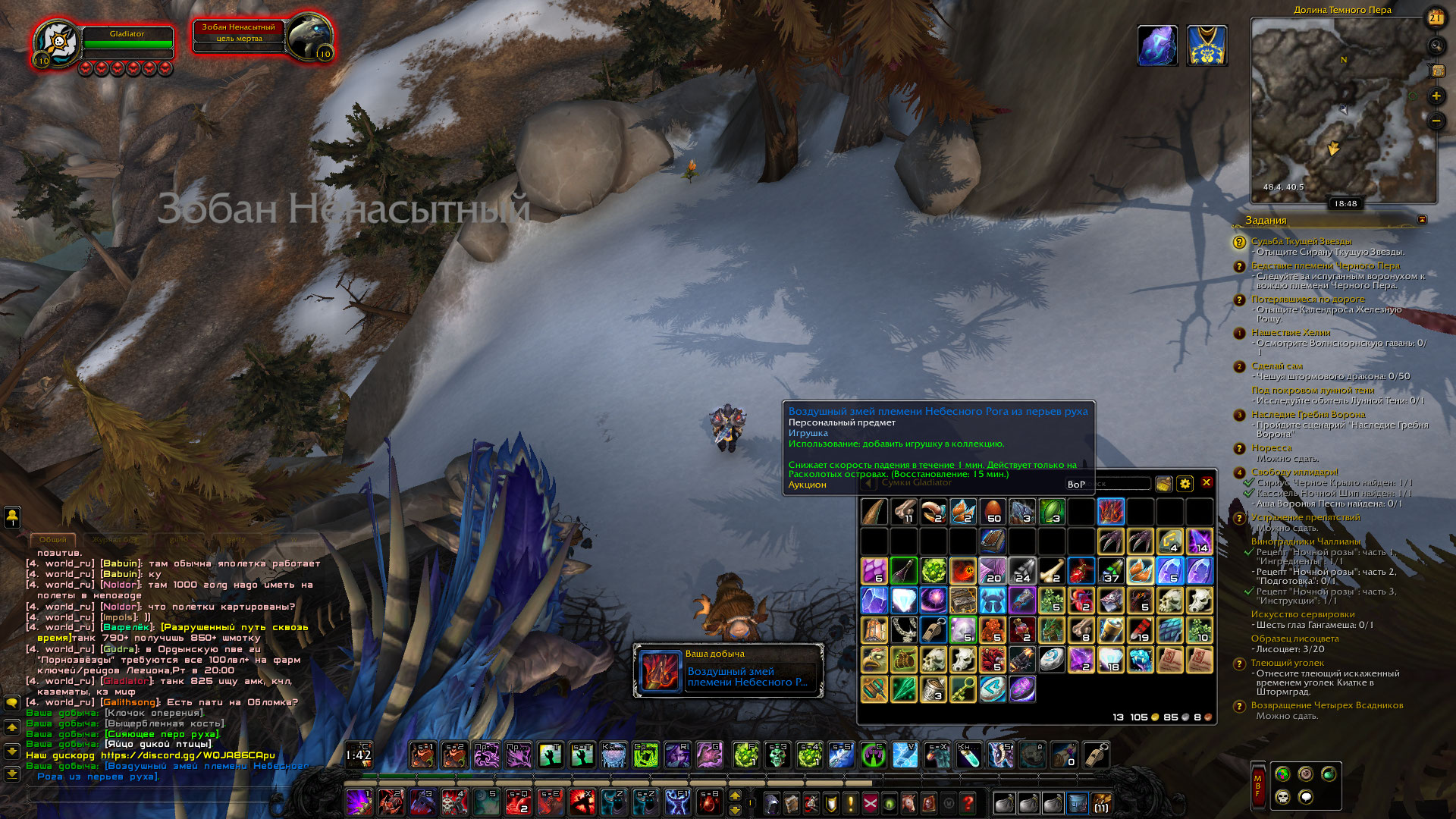1456x819 pixels.
Task: Open bag settings gear button
Action: pos(1185,484)
